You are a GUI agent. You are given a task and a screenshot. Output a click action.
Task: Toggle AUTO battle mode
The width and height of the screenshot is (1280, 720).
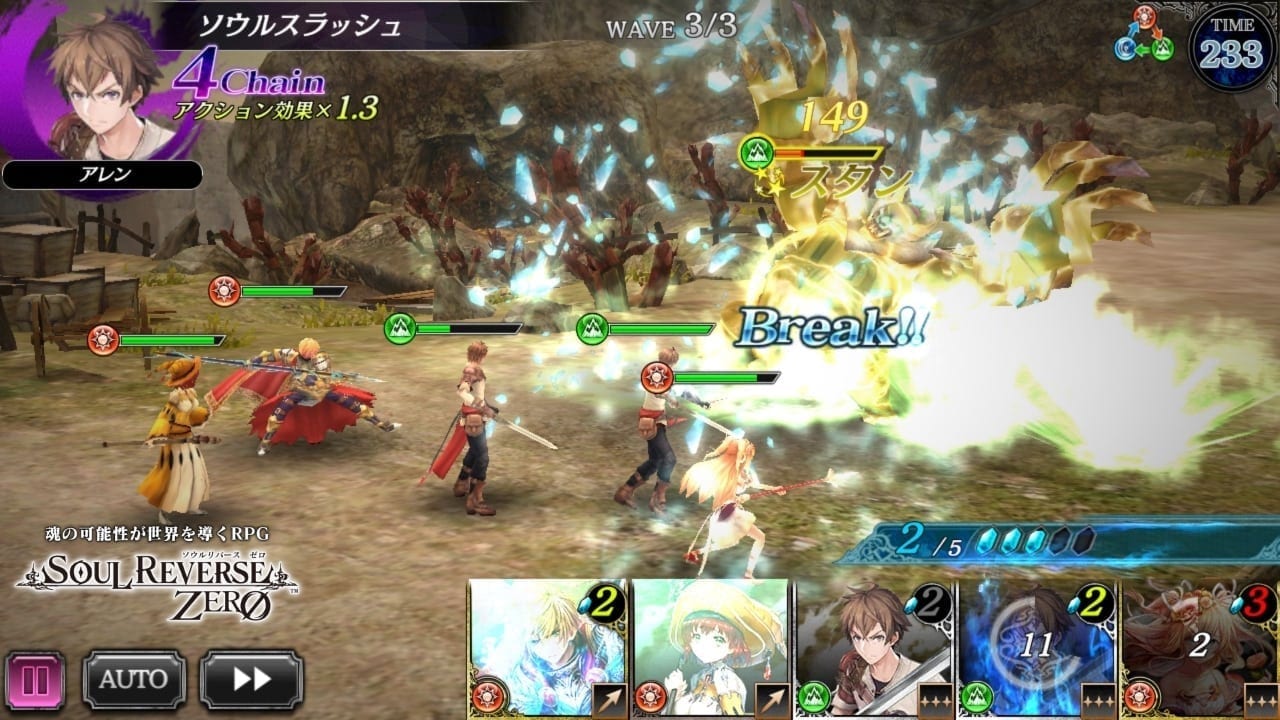click(x=134, y=680)
